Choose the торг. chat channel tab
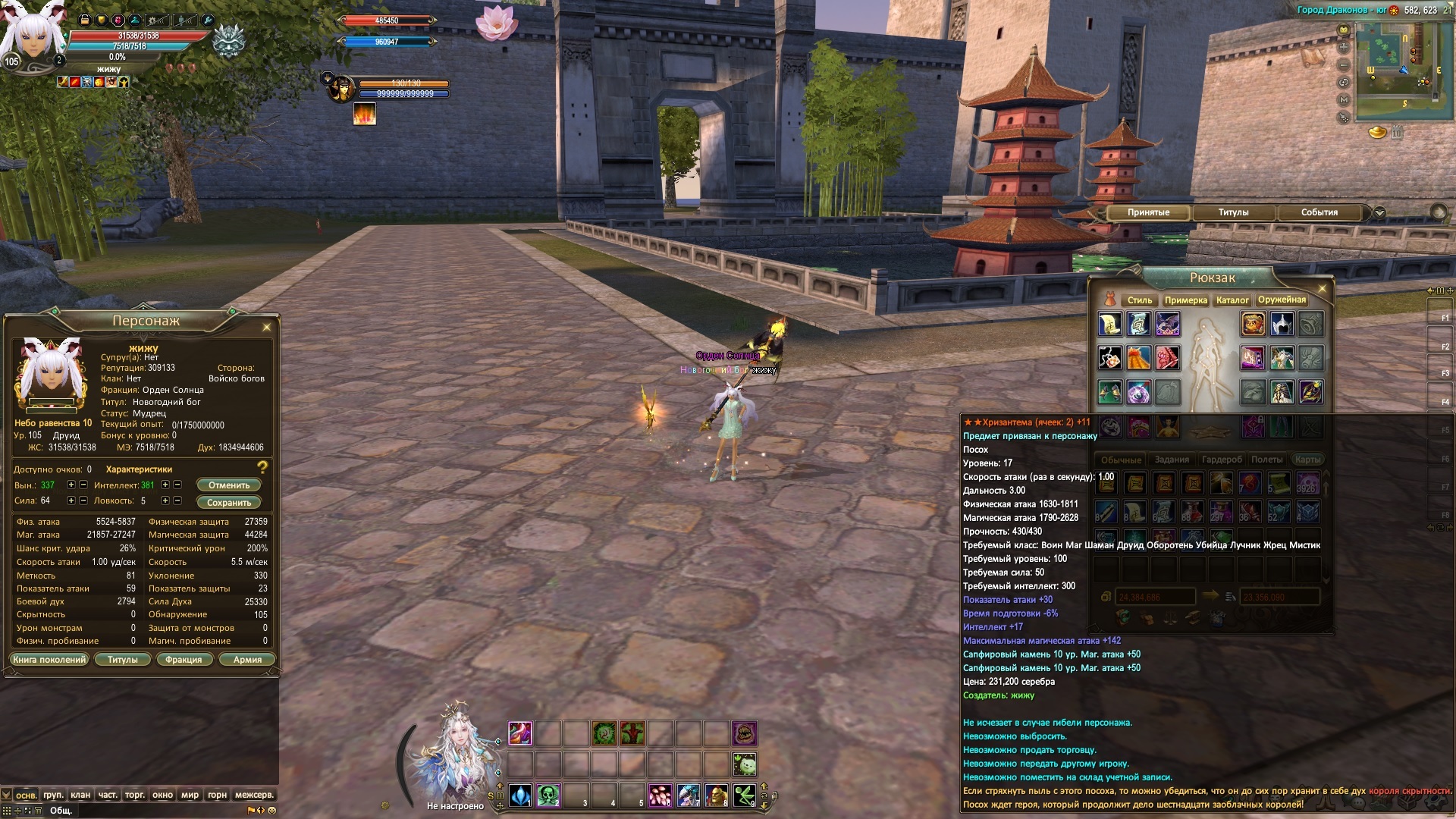This screenshot has height=819, width=1456. pyautogui.click(x=135, y=795)
